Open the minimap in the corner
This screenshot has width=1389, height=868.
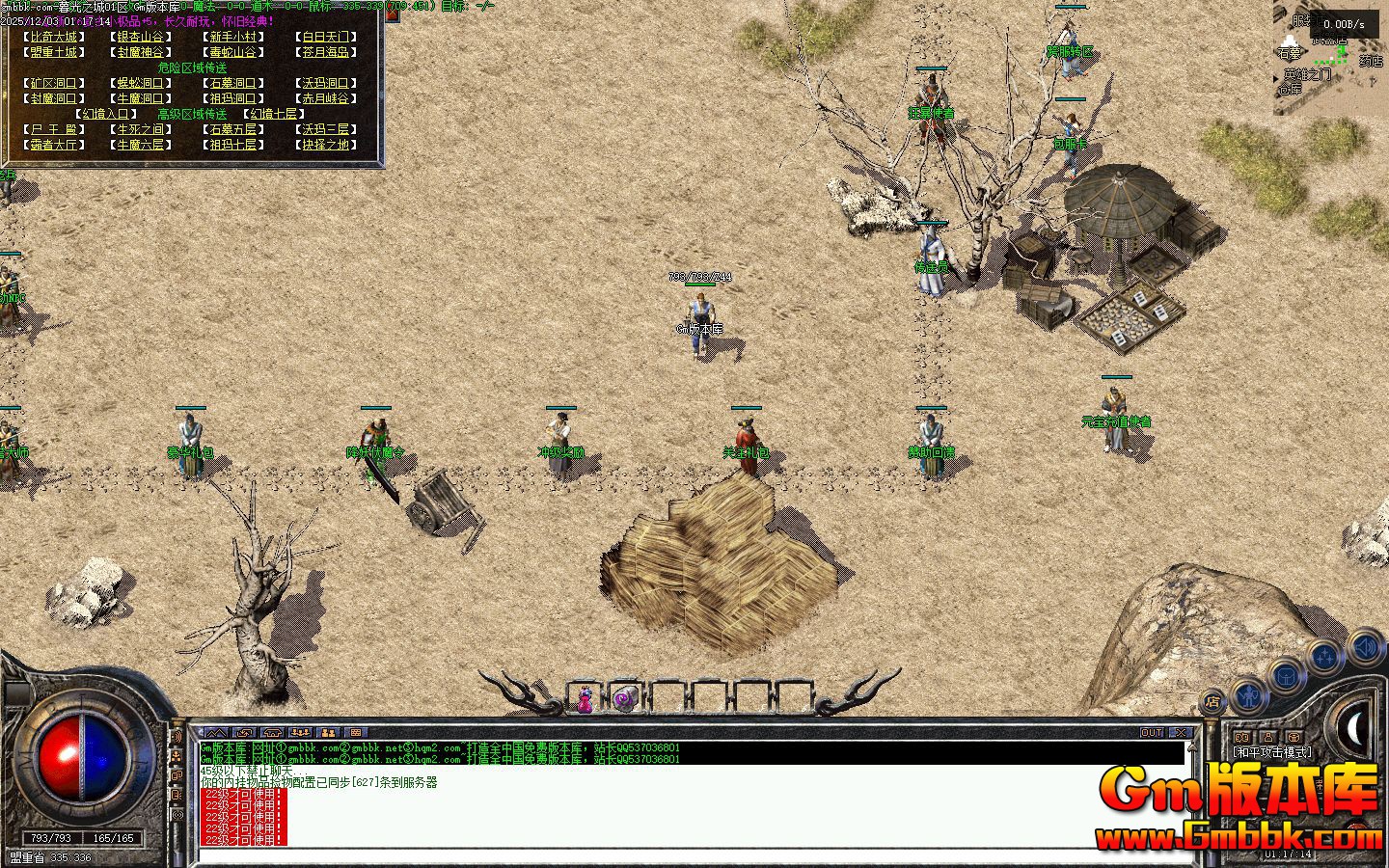pyautogui.click(x=1331, y=58)
